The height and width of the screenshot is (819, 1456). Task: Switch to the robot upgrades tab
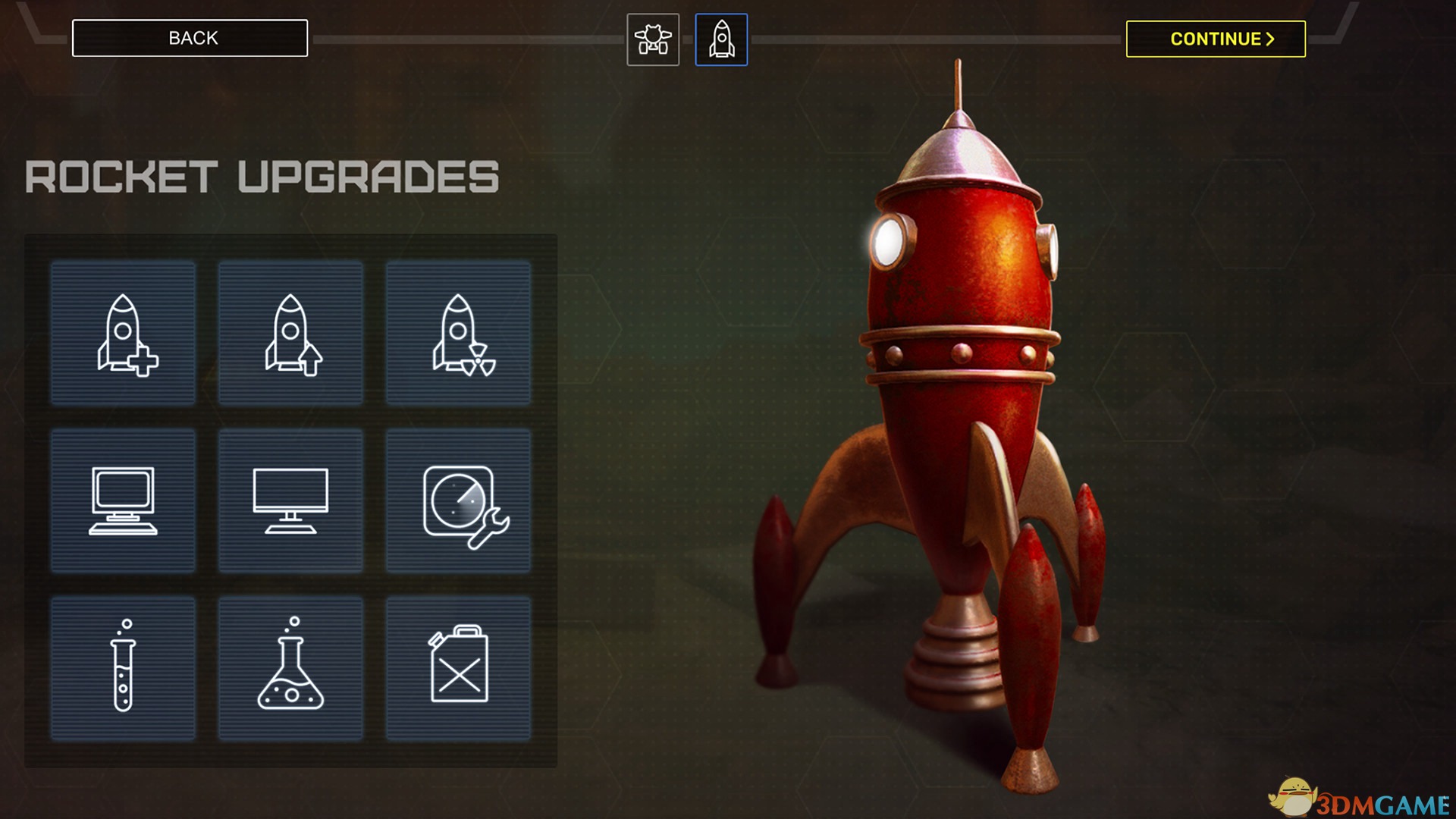tap(653, 39)
